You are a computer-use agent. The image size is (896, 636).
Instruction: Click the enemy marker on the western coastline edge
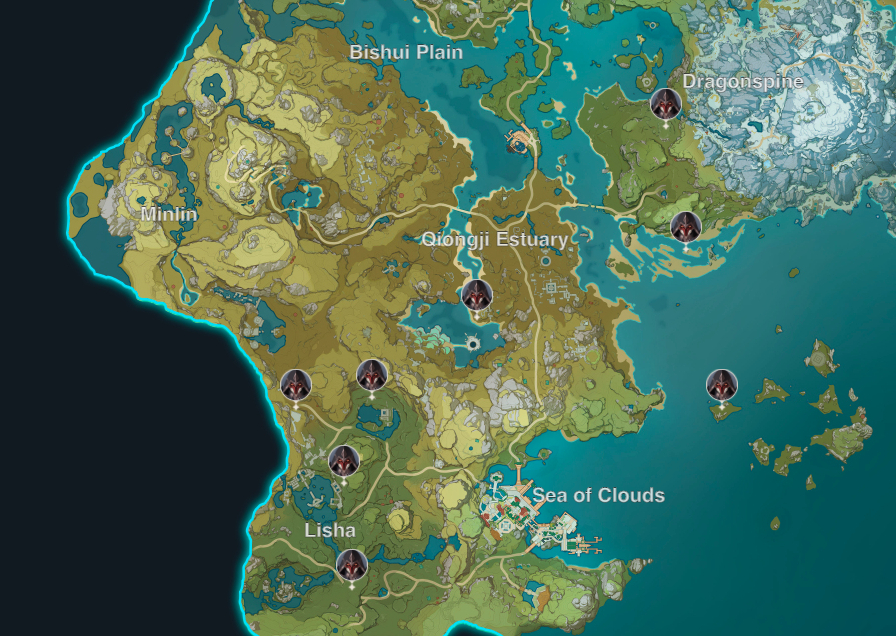coord(296,385)
